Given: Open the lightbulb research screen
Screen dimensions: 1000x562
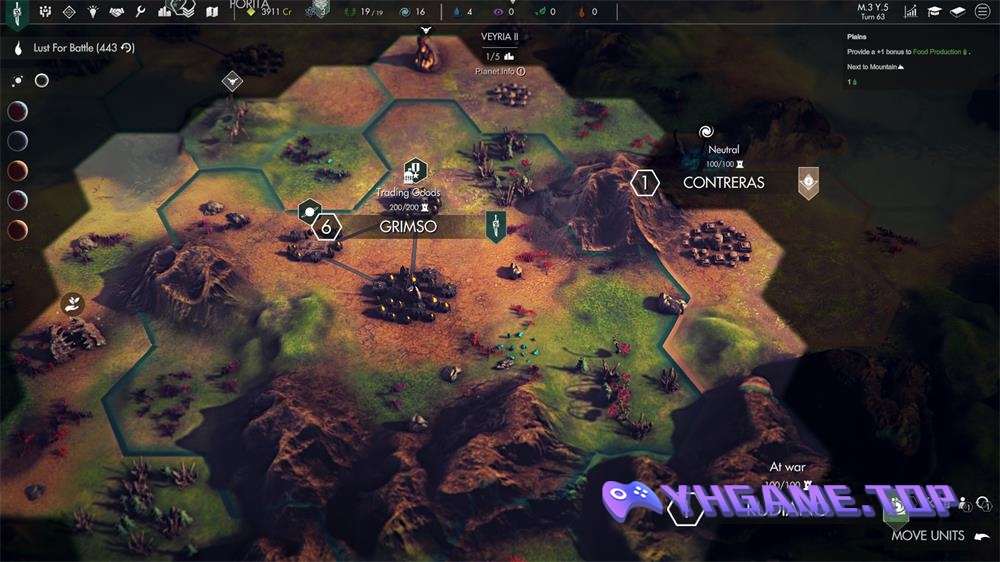Looking at the screenshot, I should point(93,12).
